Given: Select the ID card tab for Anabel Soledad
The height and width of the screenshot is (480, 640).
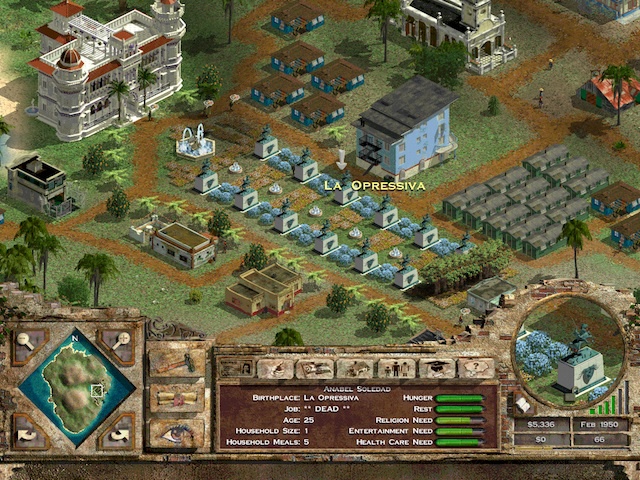Looking at the screenshot, I should pyautogui.click(x=237, y=368).
